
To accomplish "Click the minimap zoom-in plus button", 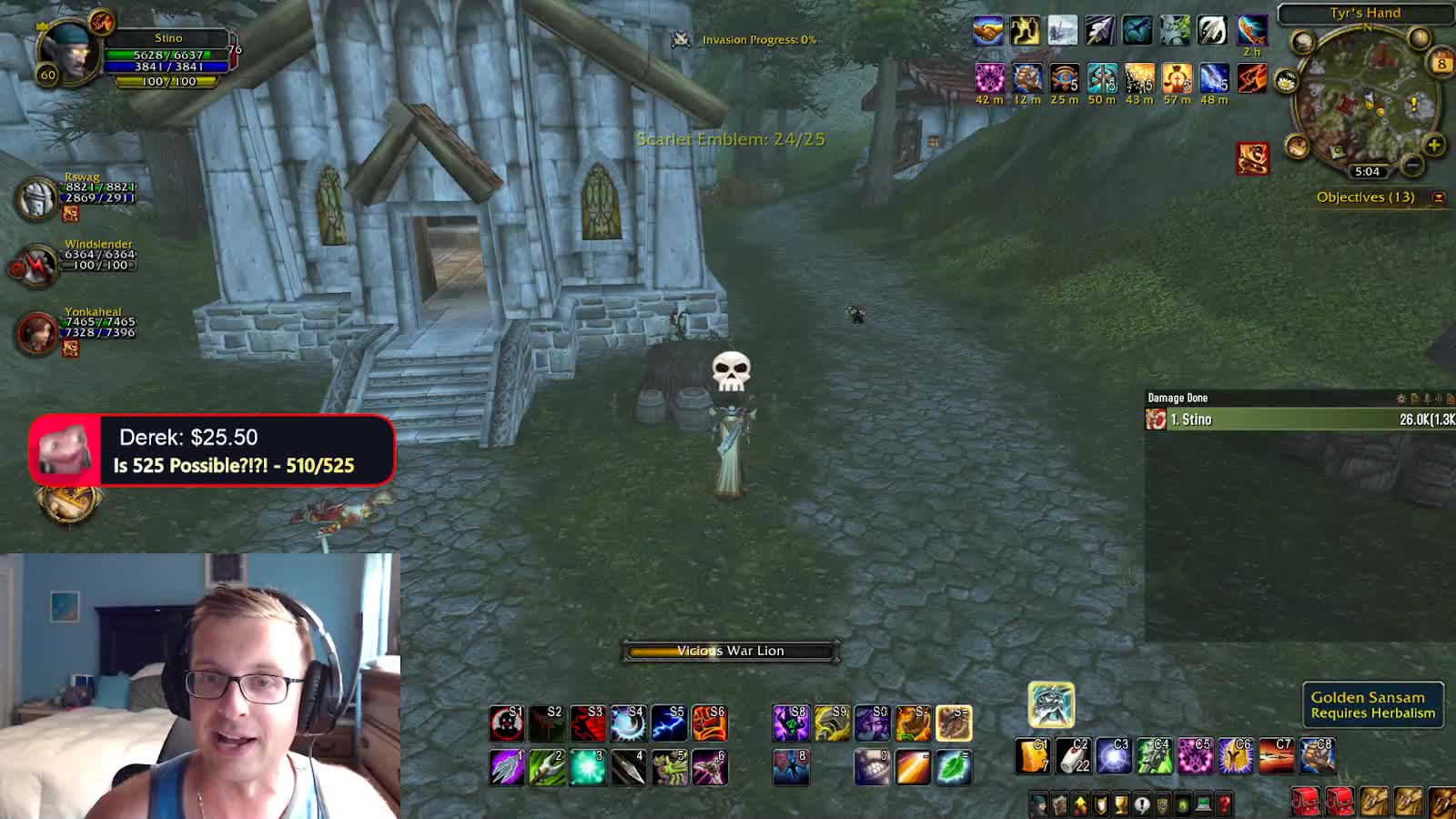I will (1433, 145).
